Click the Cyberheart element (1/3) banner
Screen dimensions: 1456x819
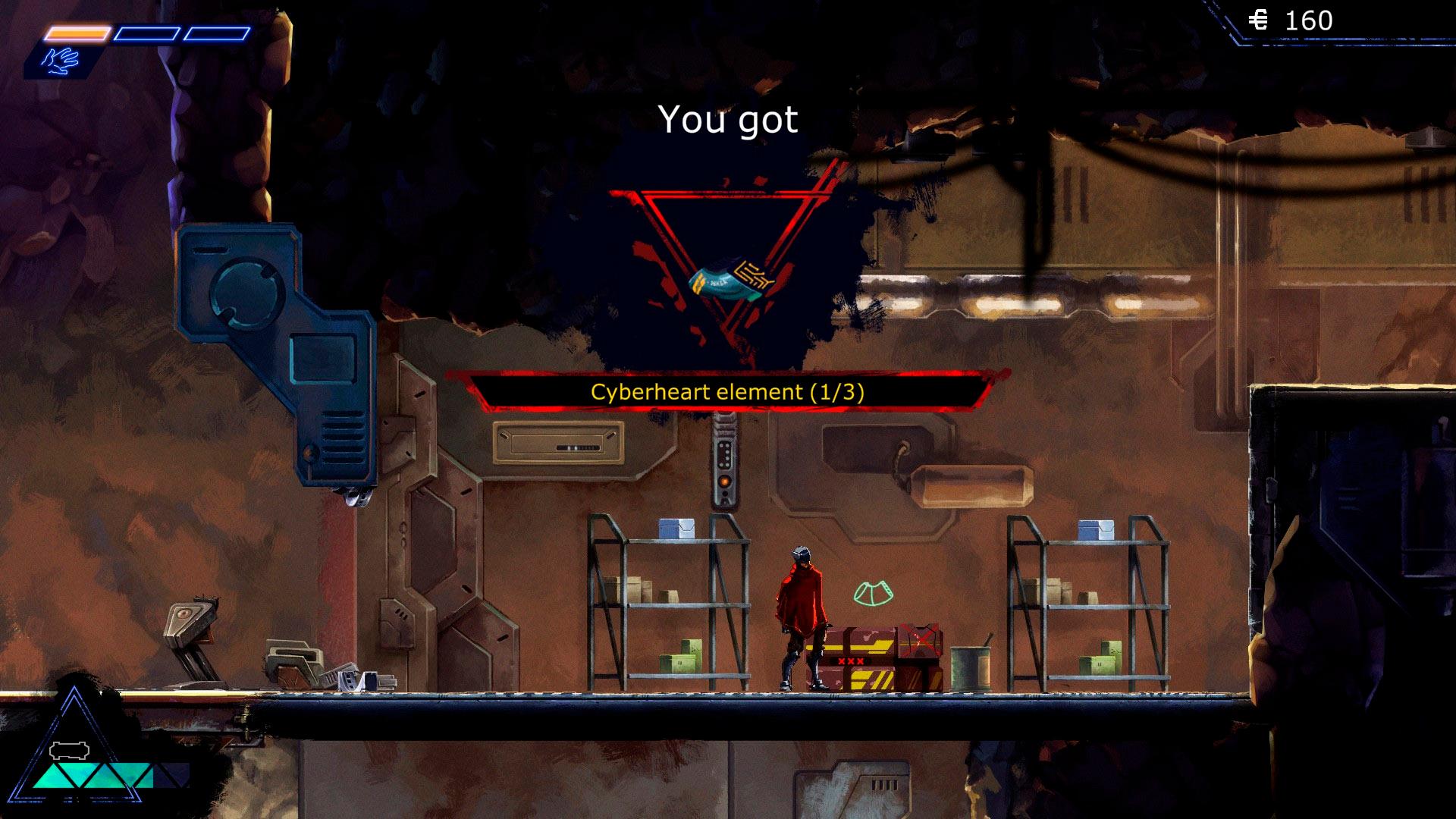727,392
